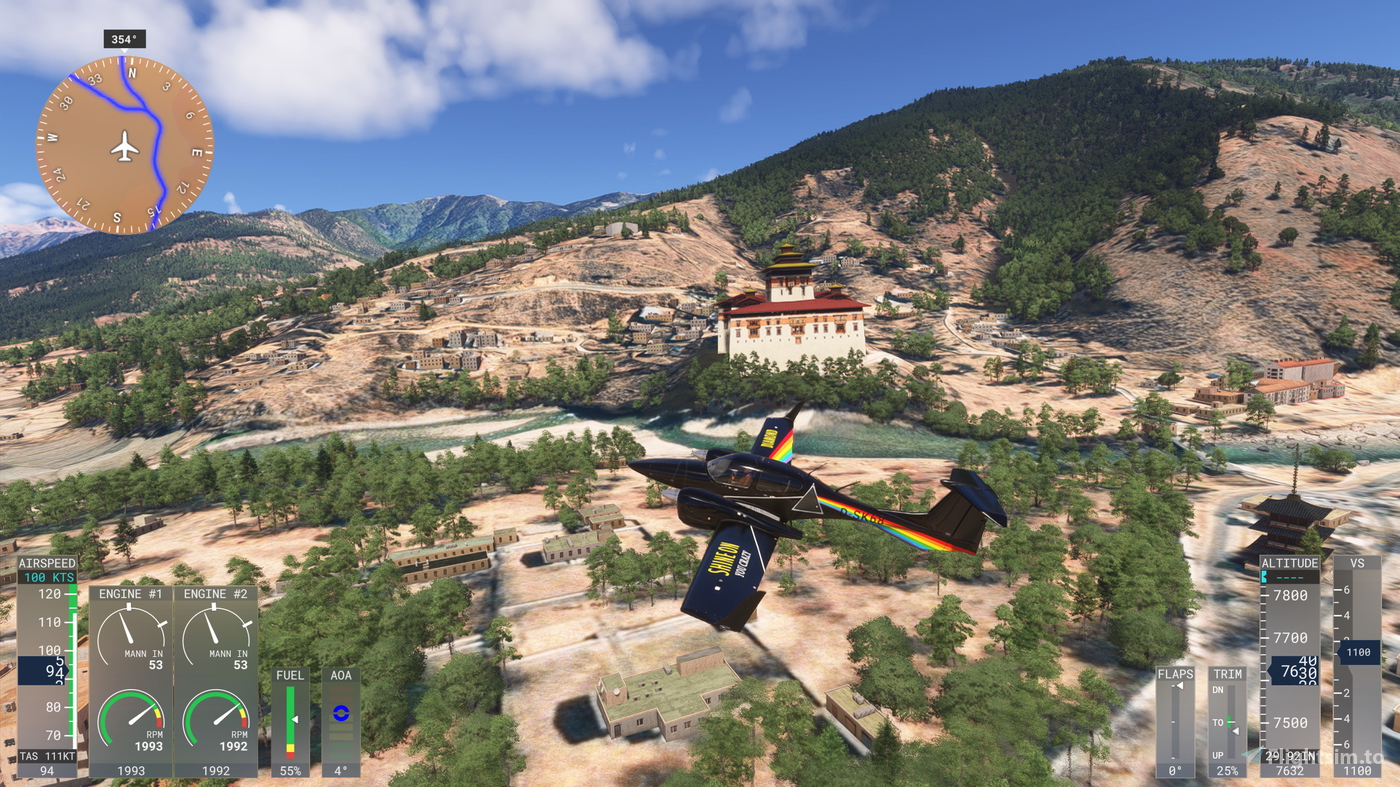Screen dimensions: 1400x787
Task: Click the Engine #1 manifold pressure needle
Action: tap(127, 627)
